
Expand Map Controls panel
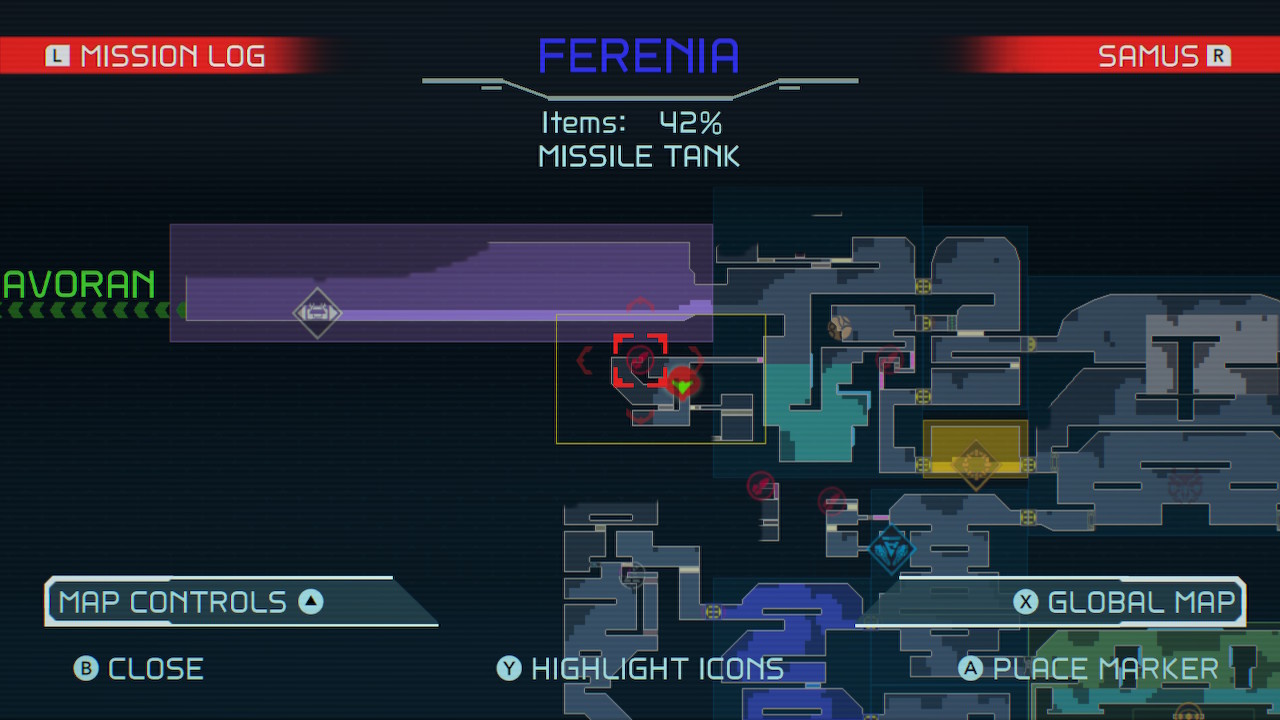pyautogui.click(x=240, y=601)
